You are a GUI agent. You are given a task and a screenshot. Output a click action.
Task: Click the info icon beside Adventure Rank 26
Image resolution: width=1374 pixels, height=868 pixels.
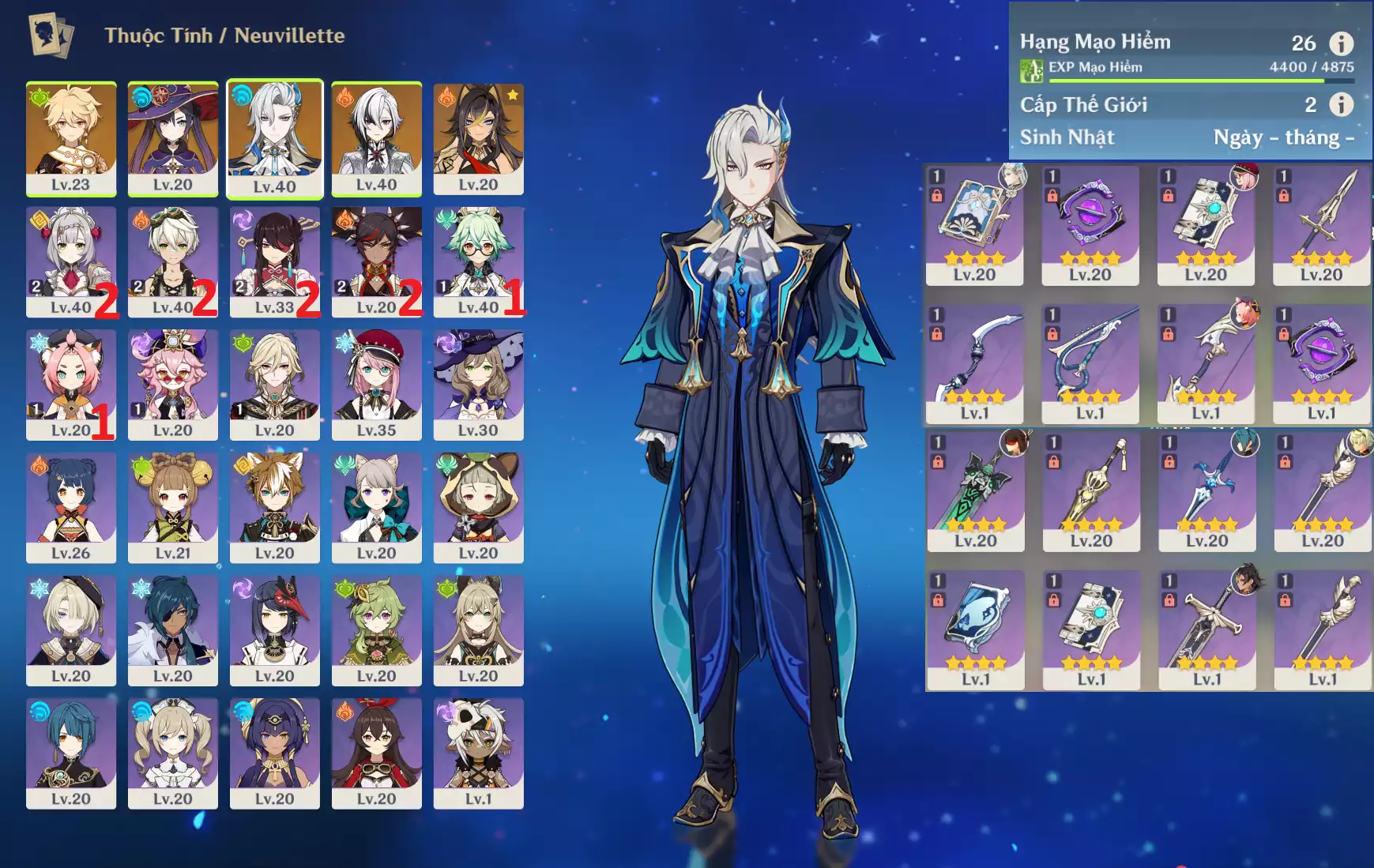1341,43
